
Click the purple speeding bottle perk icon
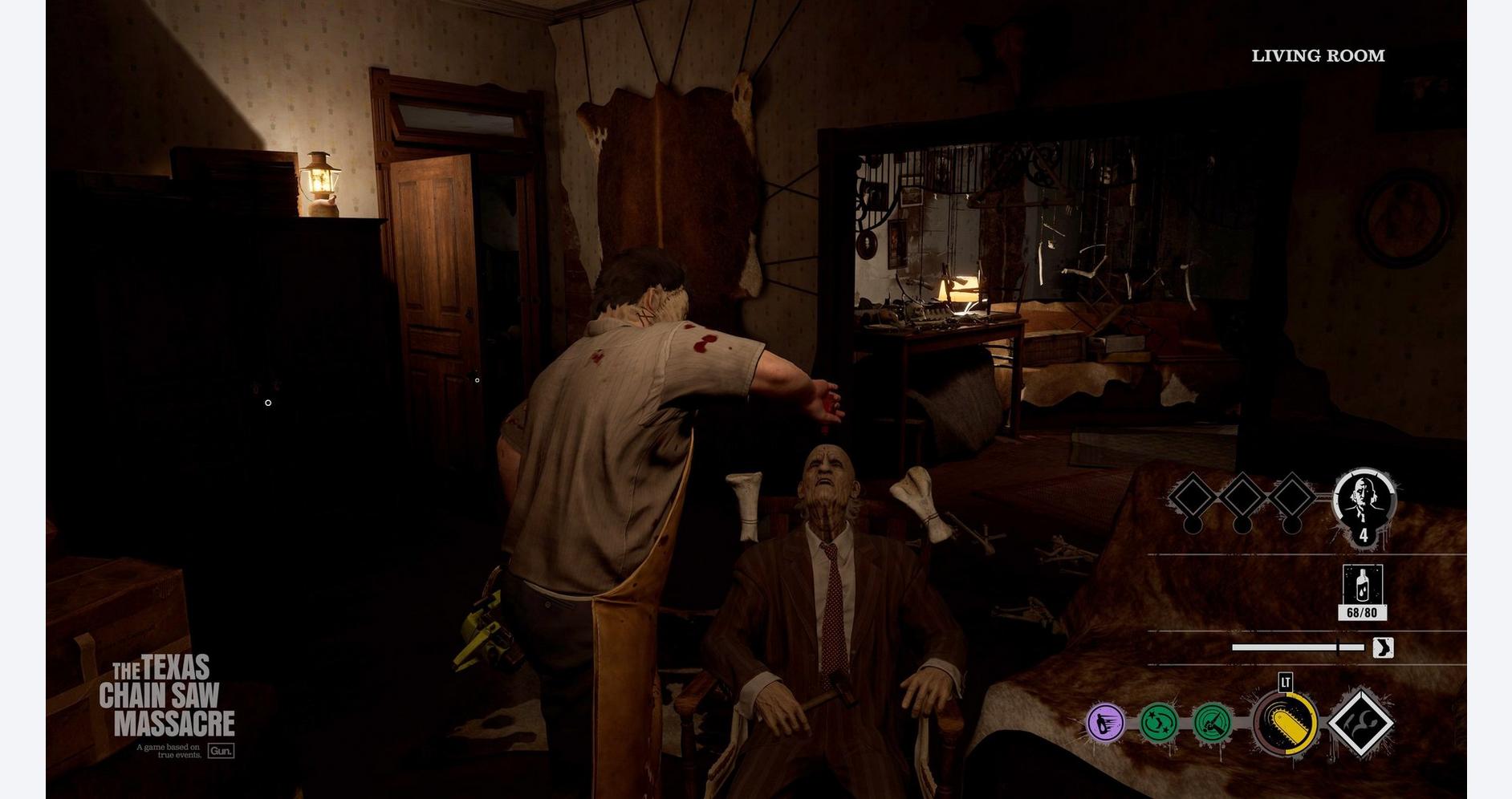pos(1105,723)
